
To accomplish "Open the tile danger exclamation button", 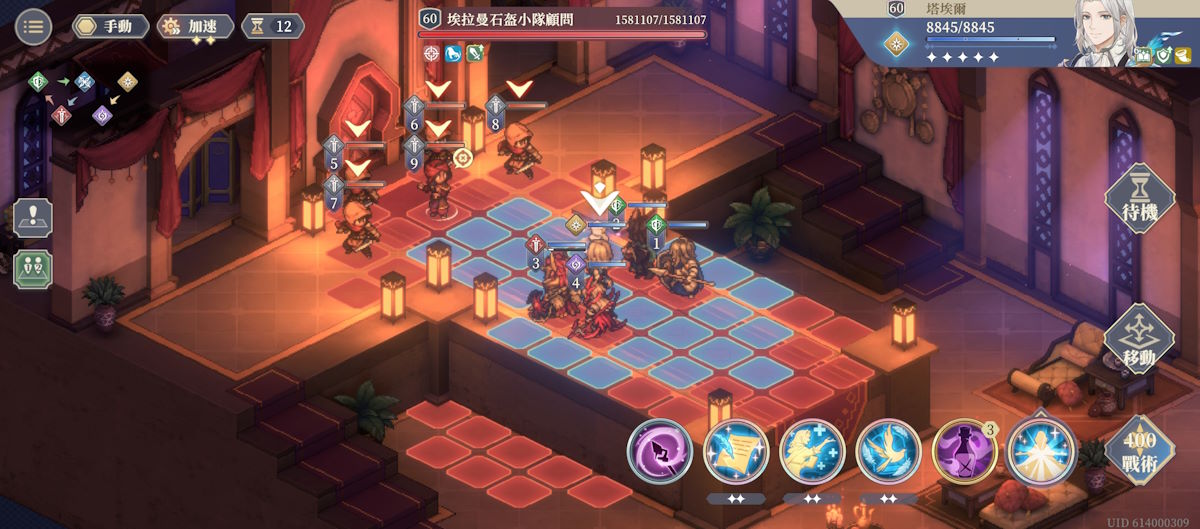I will (33, 218).
